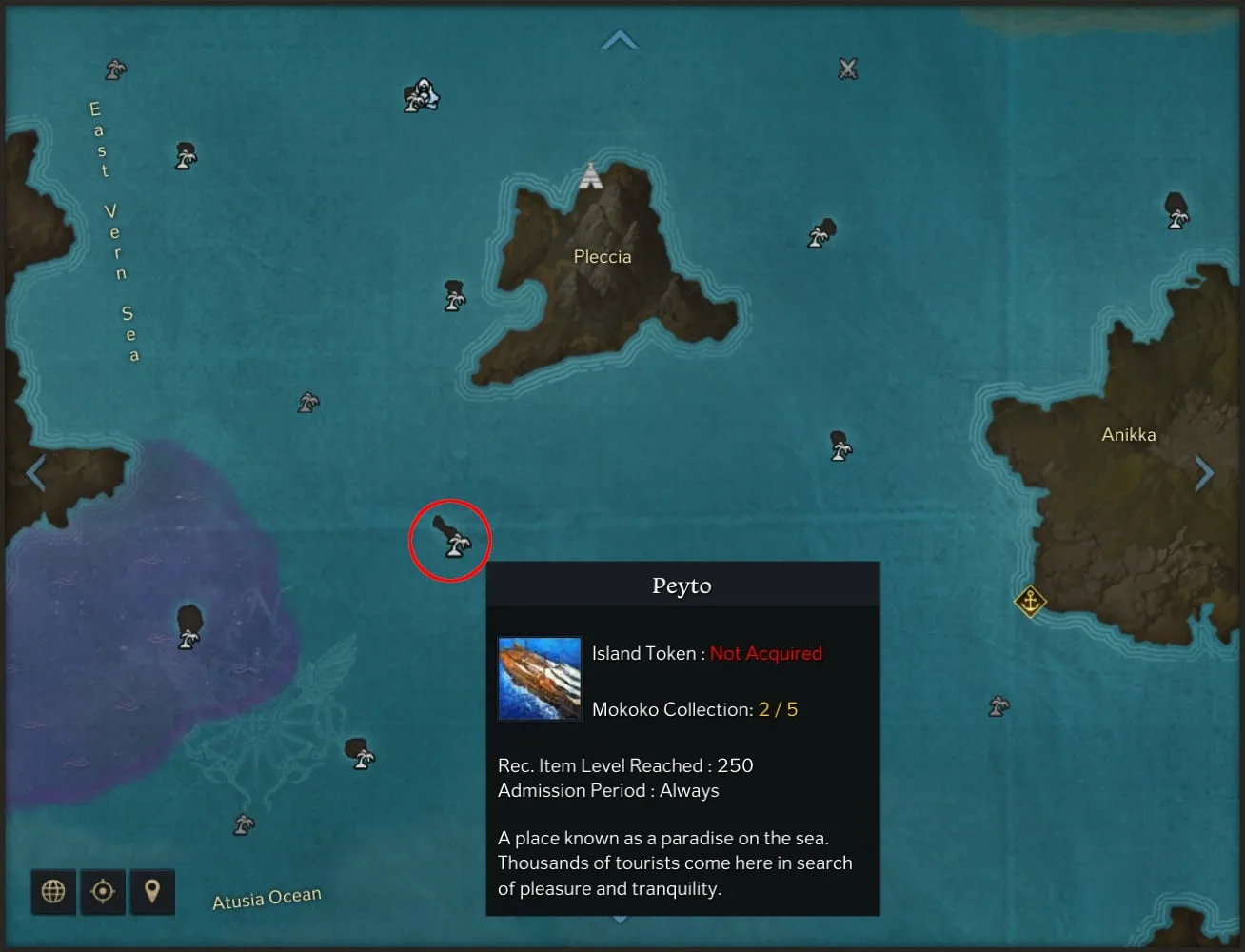
Task: Open the world globe view button
Action: 53,891
